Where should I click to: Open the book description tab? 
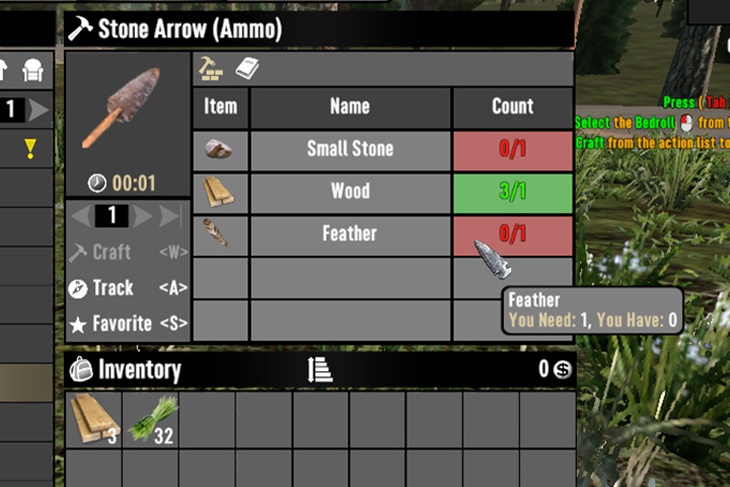pos(247,68)
